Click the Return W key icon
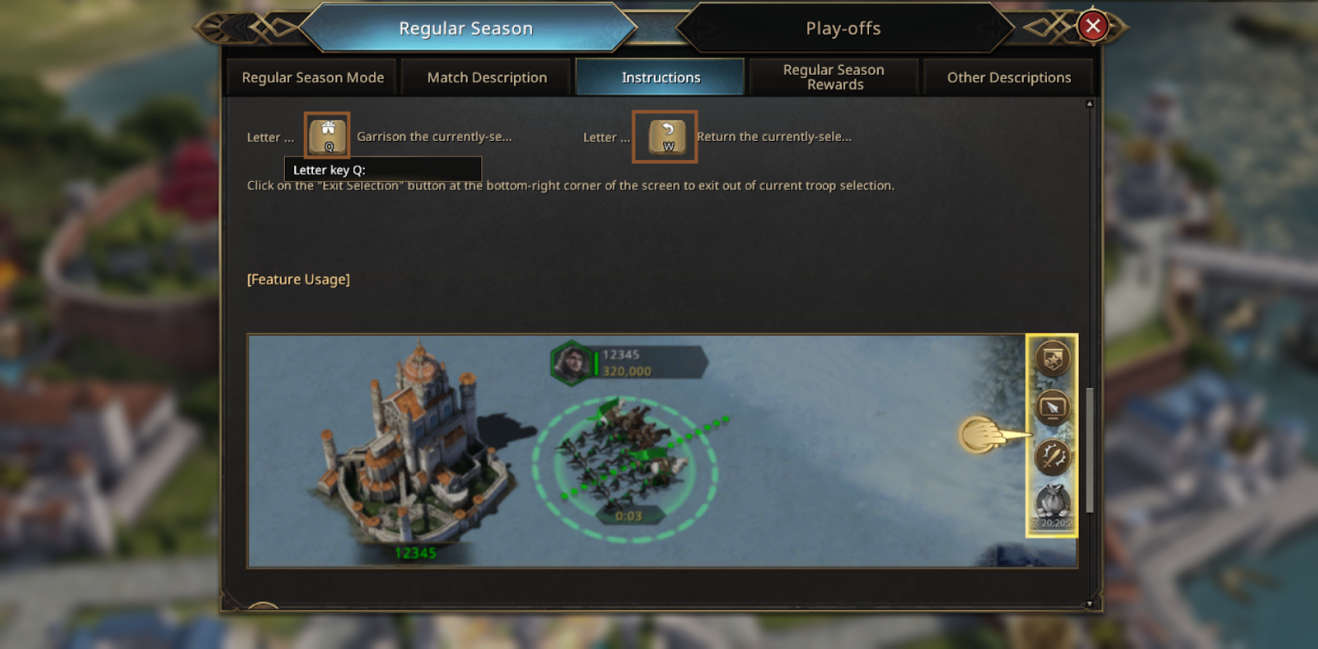 point(666,137)
